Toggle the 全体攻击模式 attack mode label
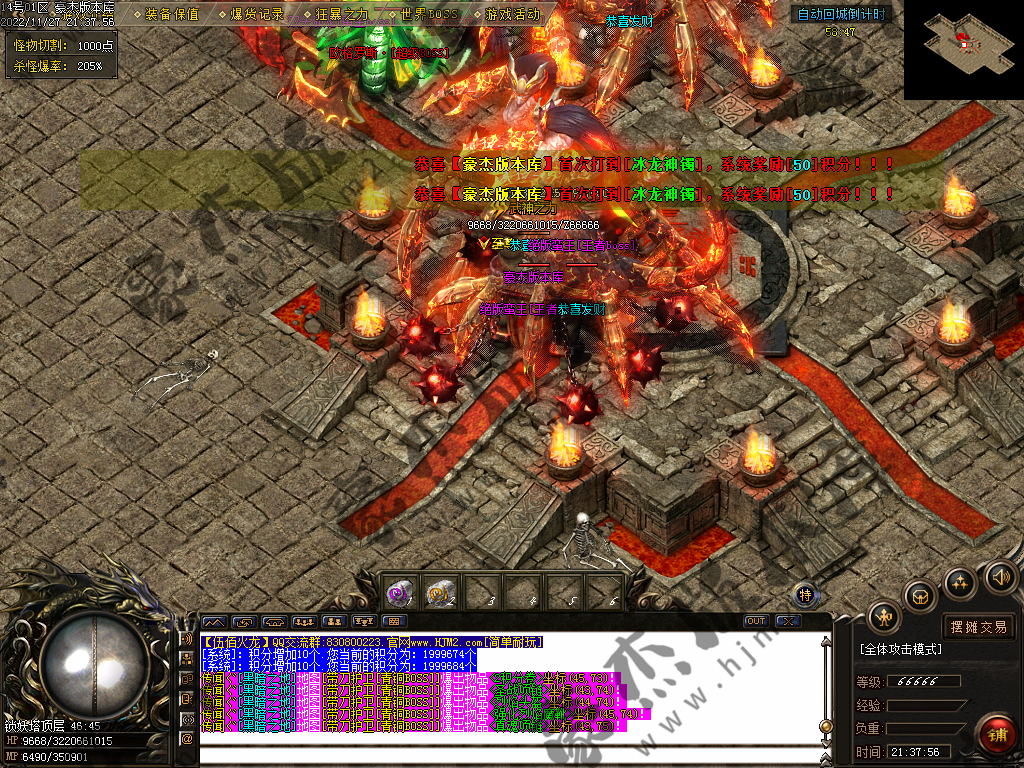The width and height of the screenshot is (1024, 768). tap(901, 649)
